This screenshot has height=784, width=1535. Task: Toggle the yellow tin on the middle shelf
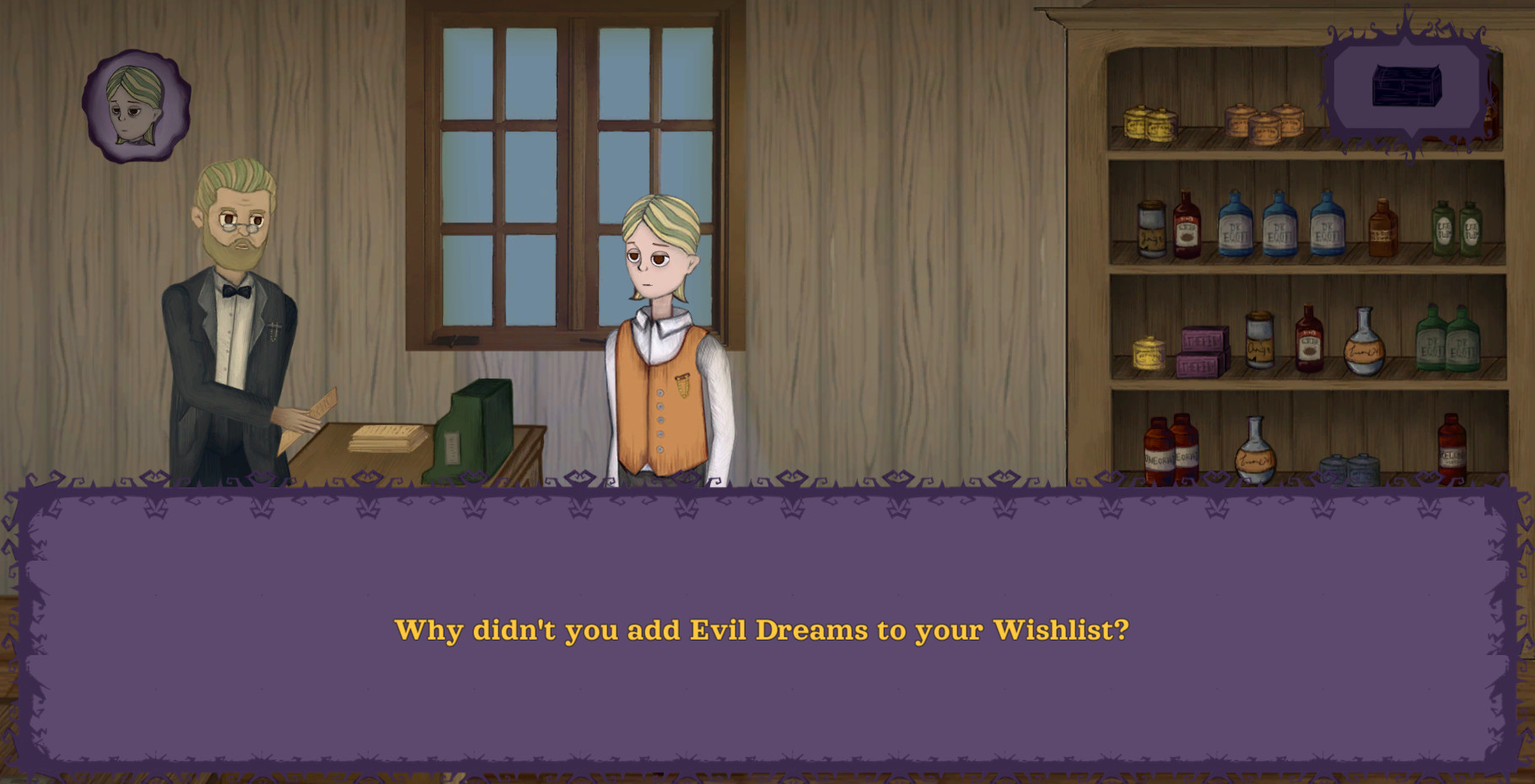click(x=1147, y=354)
